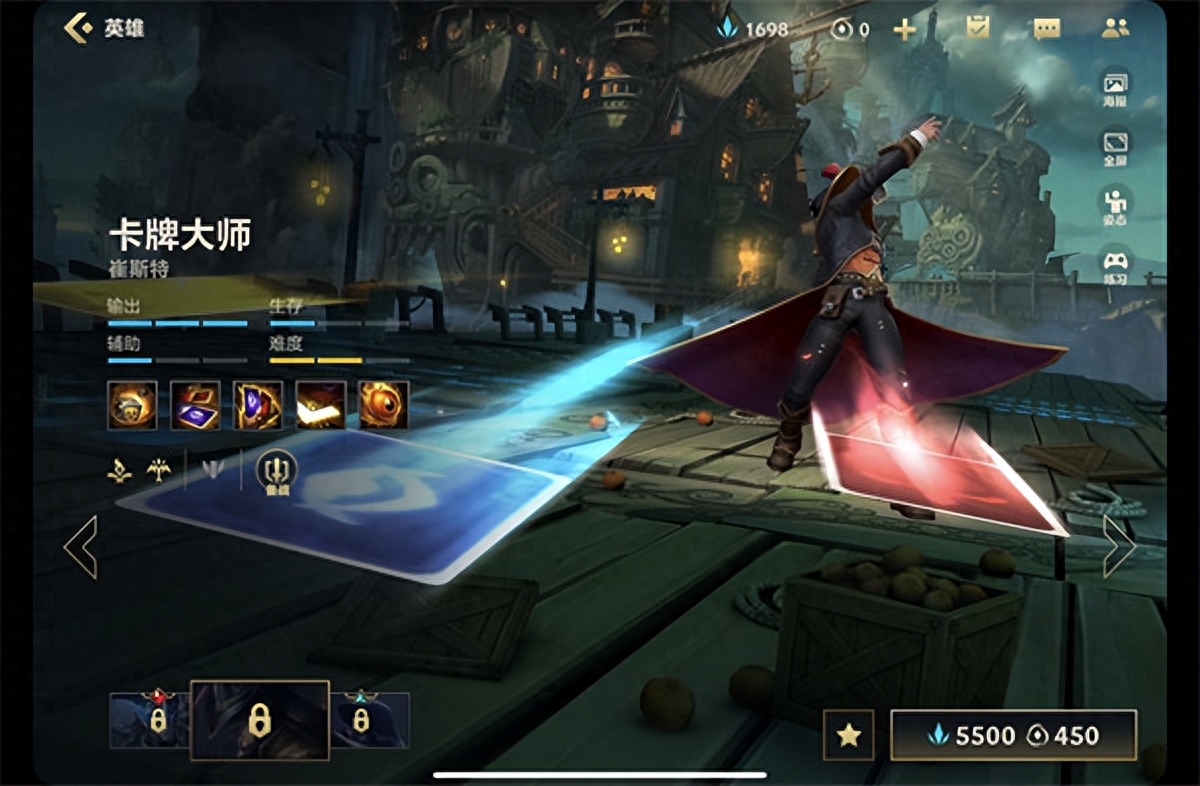
Task: Select the blue card throw ability icon
Action: [x=195, y=405]
